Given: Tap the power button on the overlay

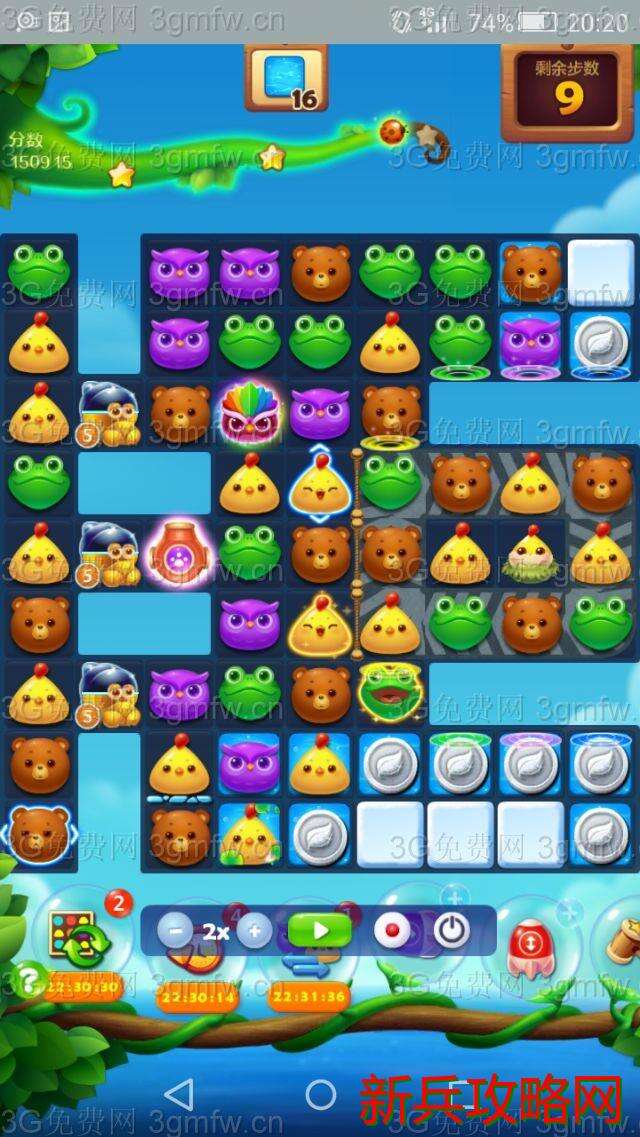Looking at the screenshot, I should (451, 932).
